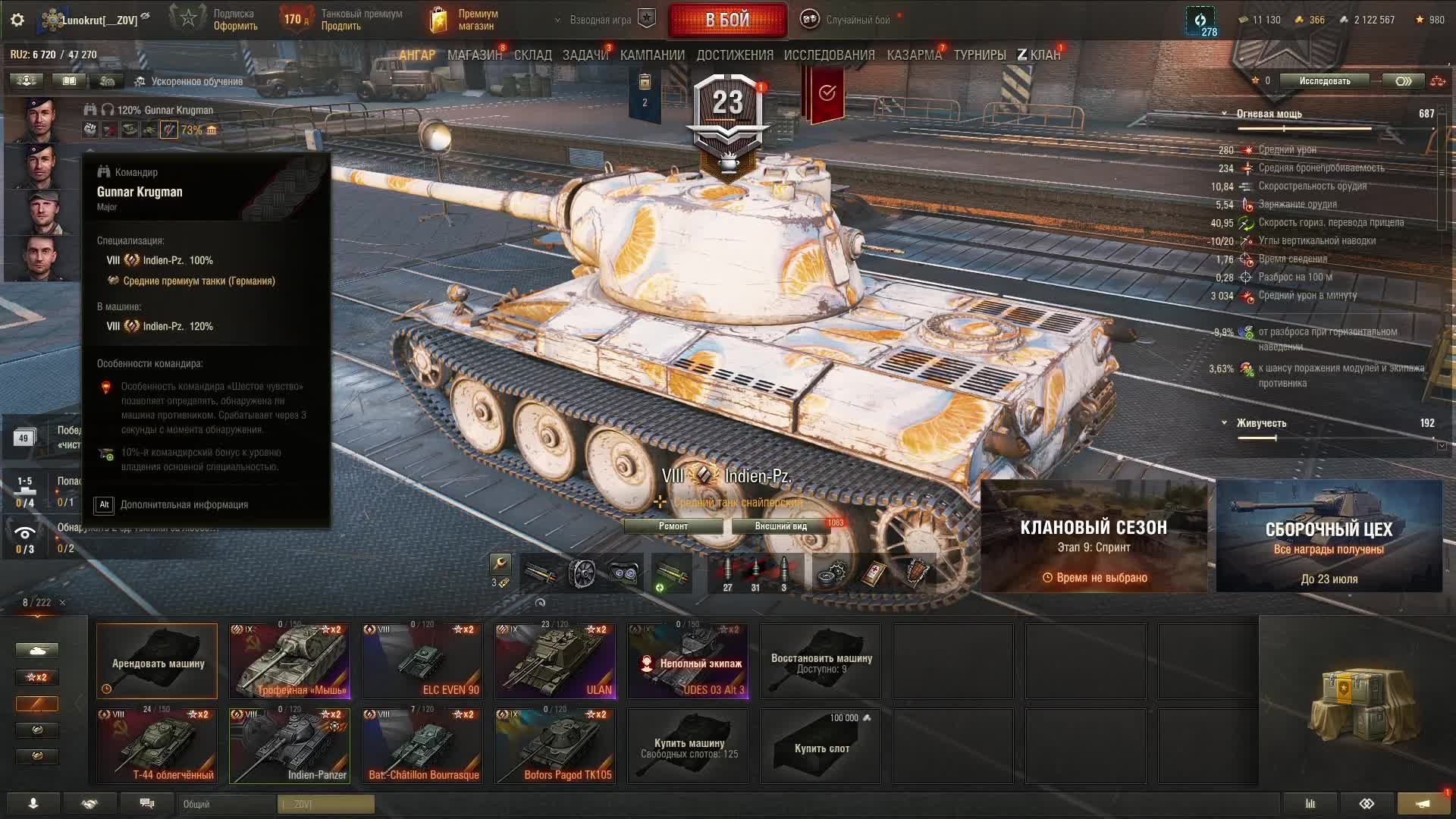The height and width of the screenshot is (819, 1456).
Task: Open the Клановый сезон banner
Action: pyautogui.click(x=1094, y=536)
